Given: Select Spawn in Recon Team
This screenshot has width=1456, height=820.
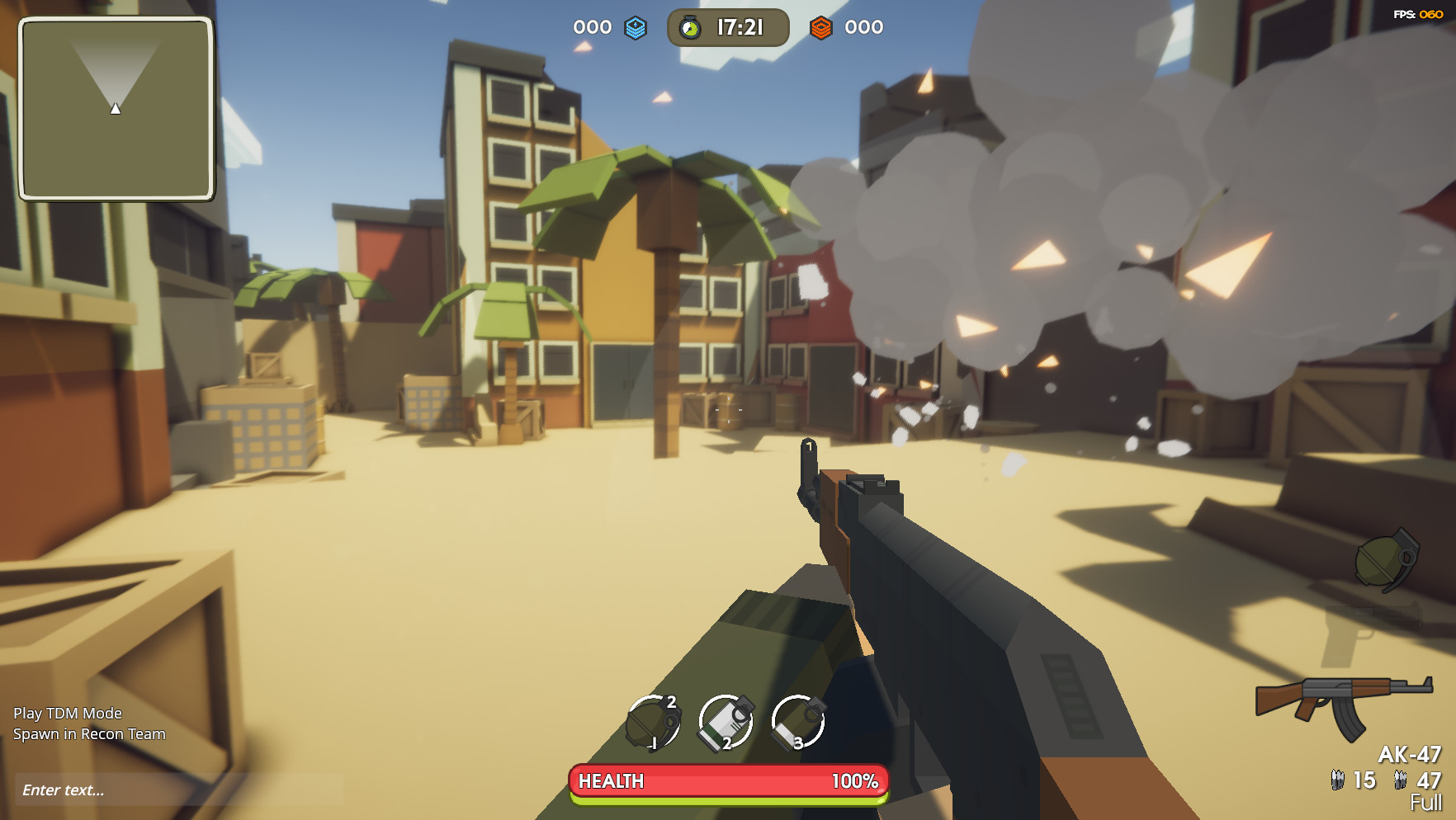Looking at the screenshot, I should (92, 733).
